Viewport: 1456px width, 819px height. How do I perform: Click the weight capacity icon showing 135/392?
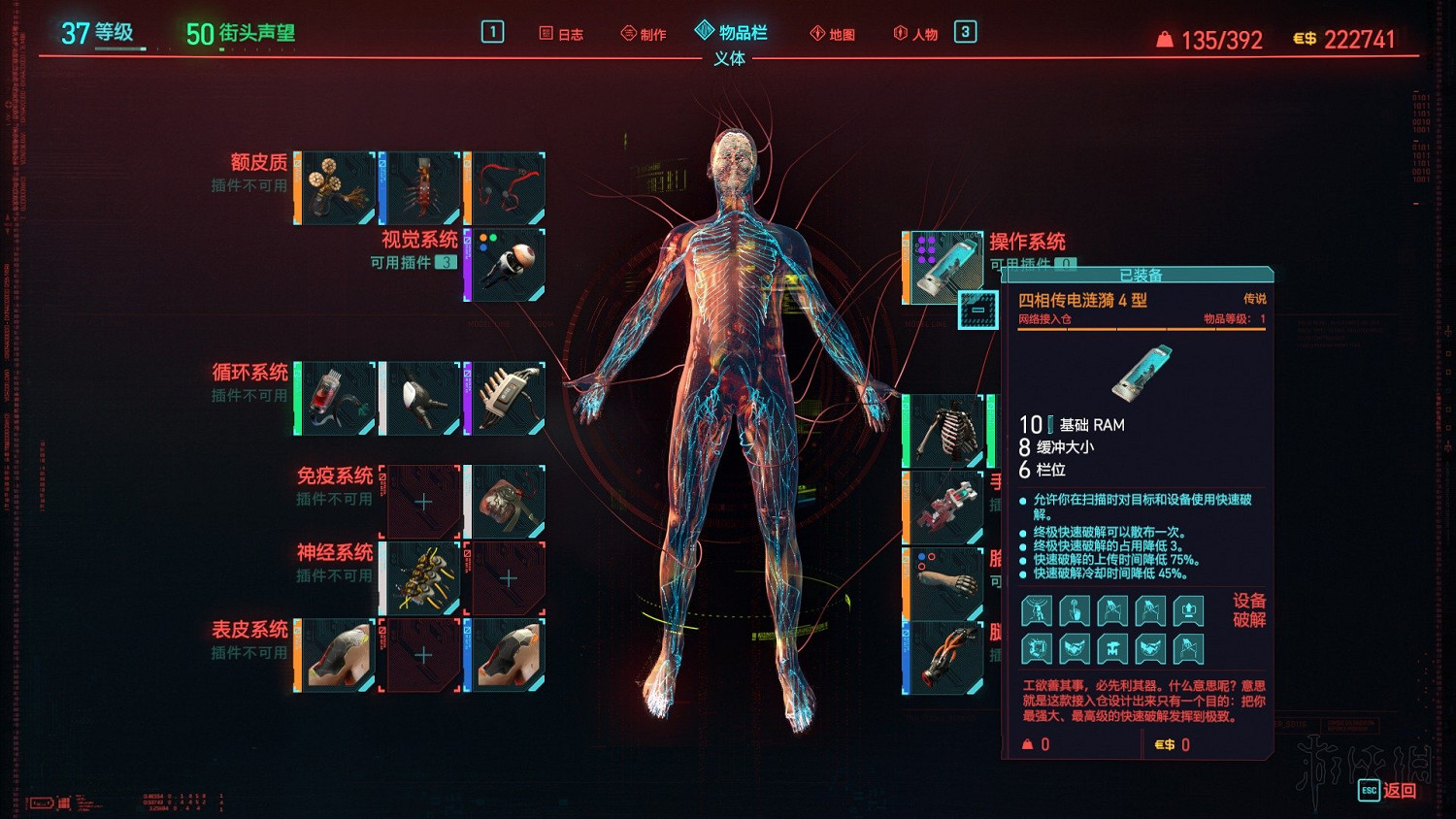coord(1163,39)
